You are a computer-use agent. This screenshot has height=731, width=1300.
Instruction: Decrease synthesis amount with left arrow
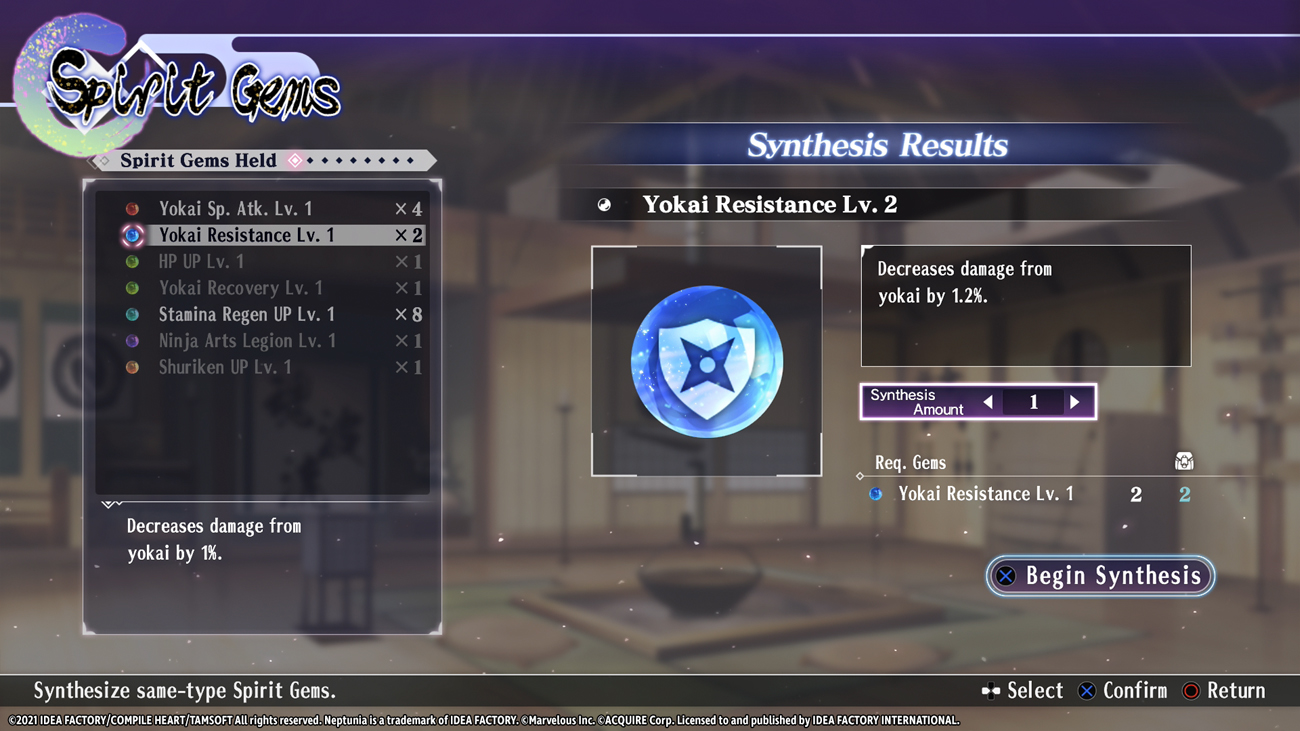[x=988, y=402]
